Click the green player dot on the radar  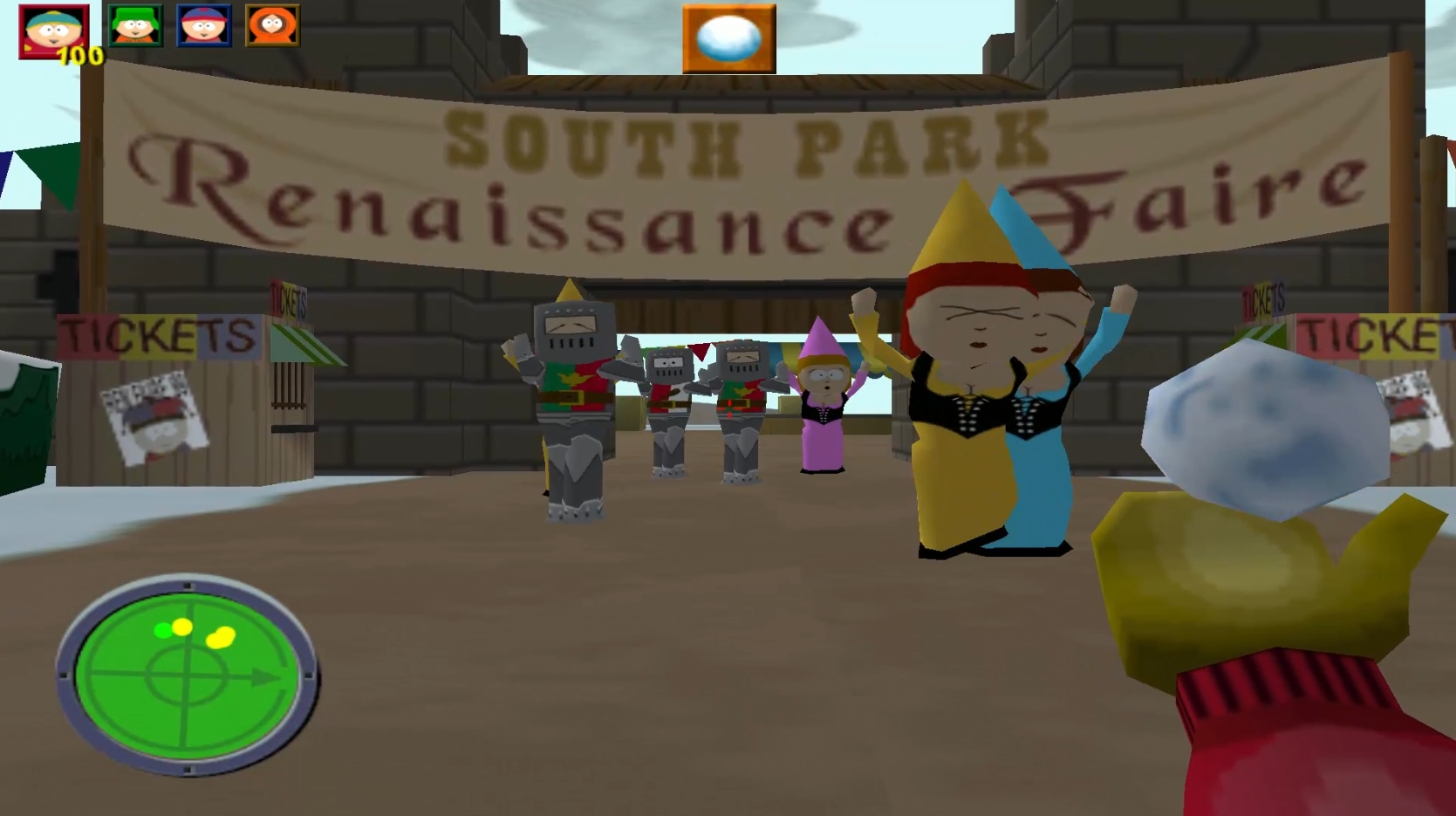click(163, 630)
